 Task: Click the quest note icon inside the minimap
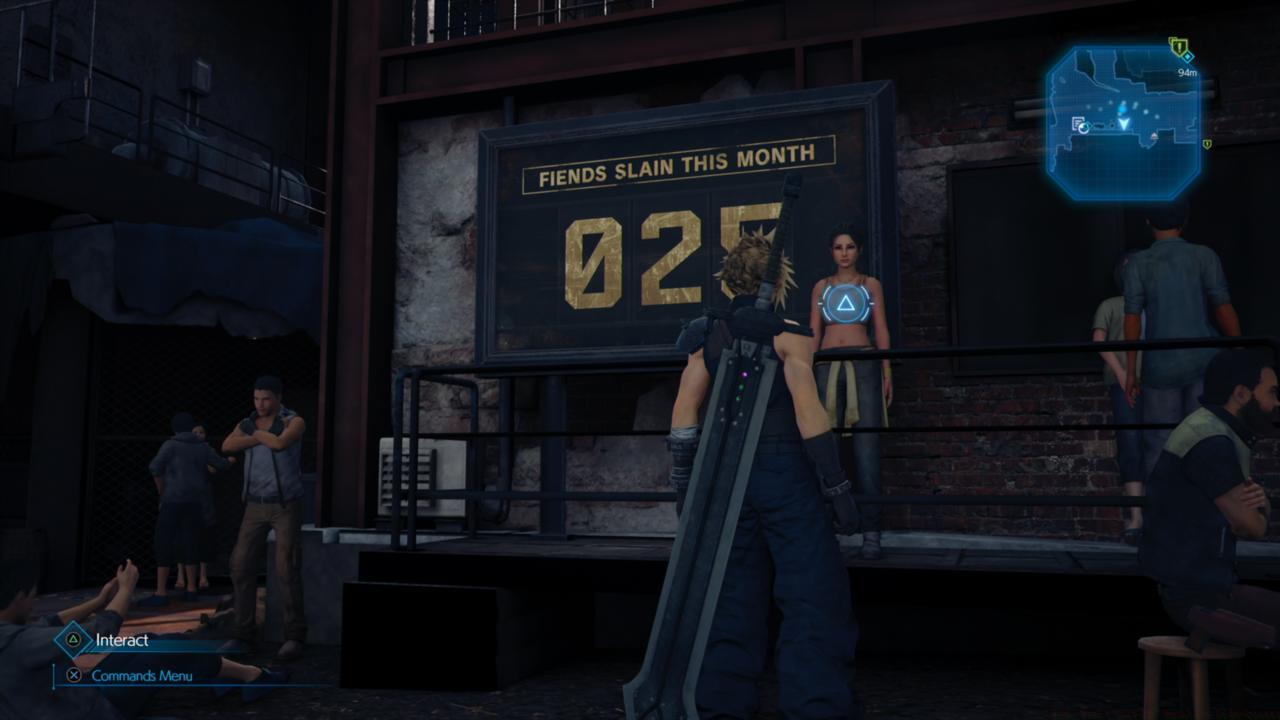pos(1076,122)
